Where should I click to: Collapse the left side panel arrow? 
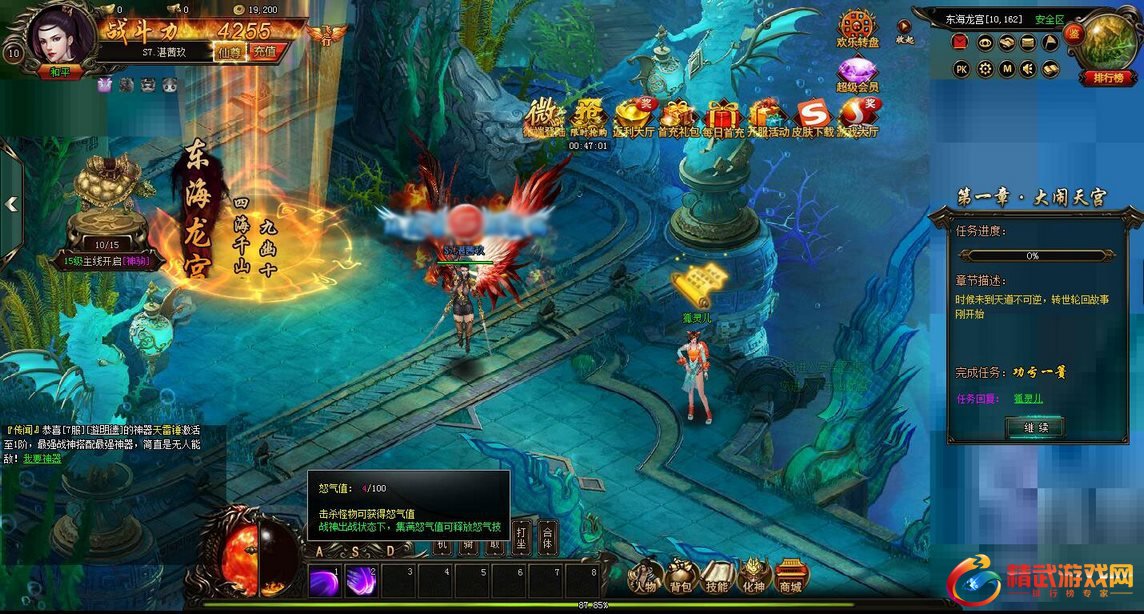pyautogui.click(x=11, y=204)
